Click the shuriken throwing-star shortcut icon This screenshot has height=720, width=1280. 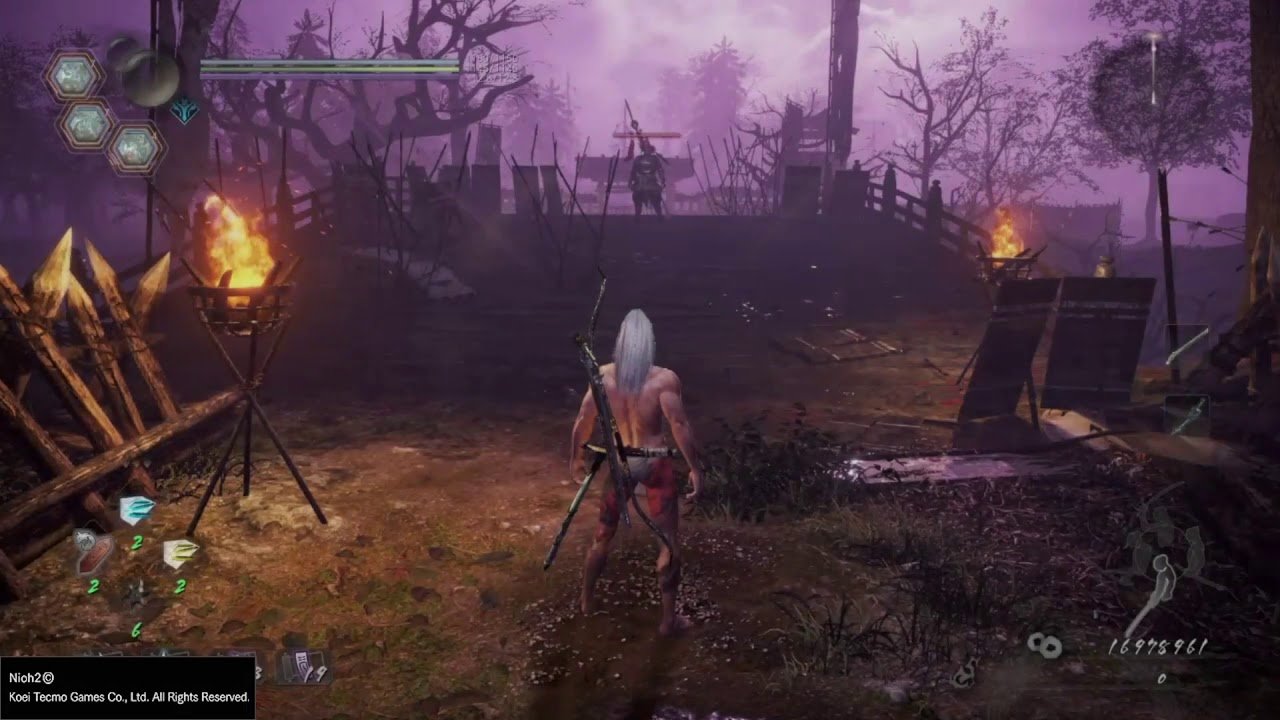(137, 596)
